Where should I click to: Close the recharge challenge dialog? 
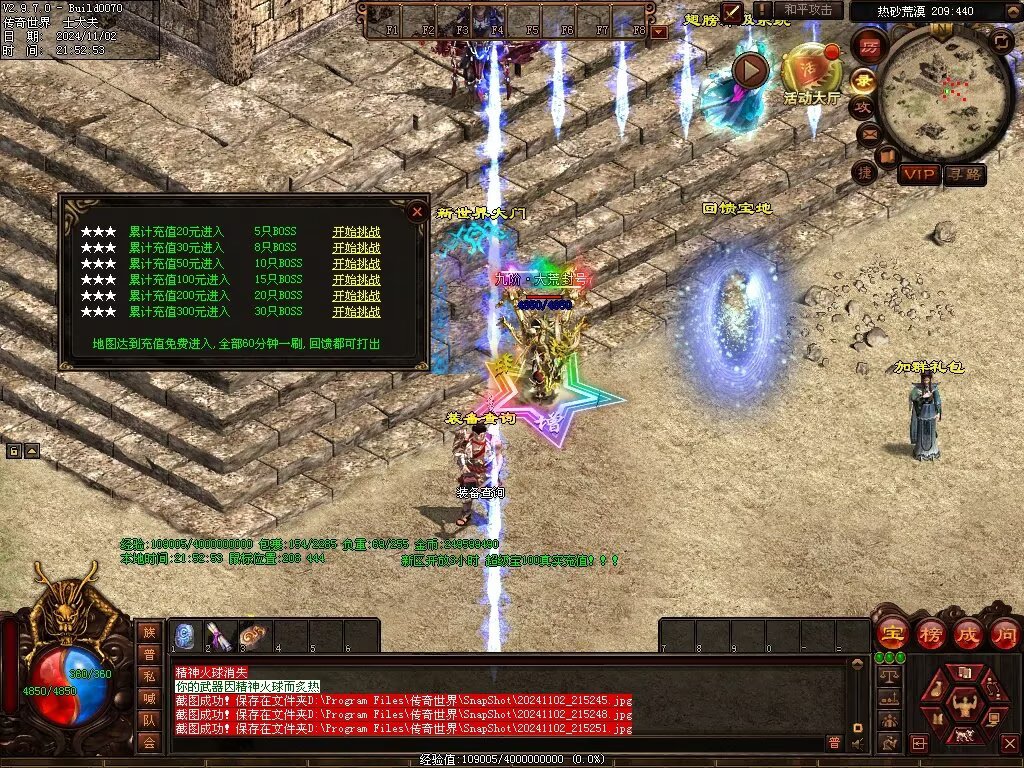coord(416,211)
